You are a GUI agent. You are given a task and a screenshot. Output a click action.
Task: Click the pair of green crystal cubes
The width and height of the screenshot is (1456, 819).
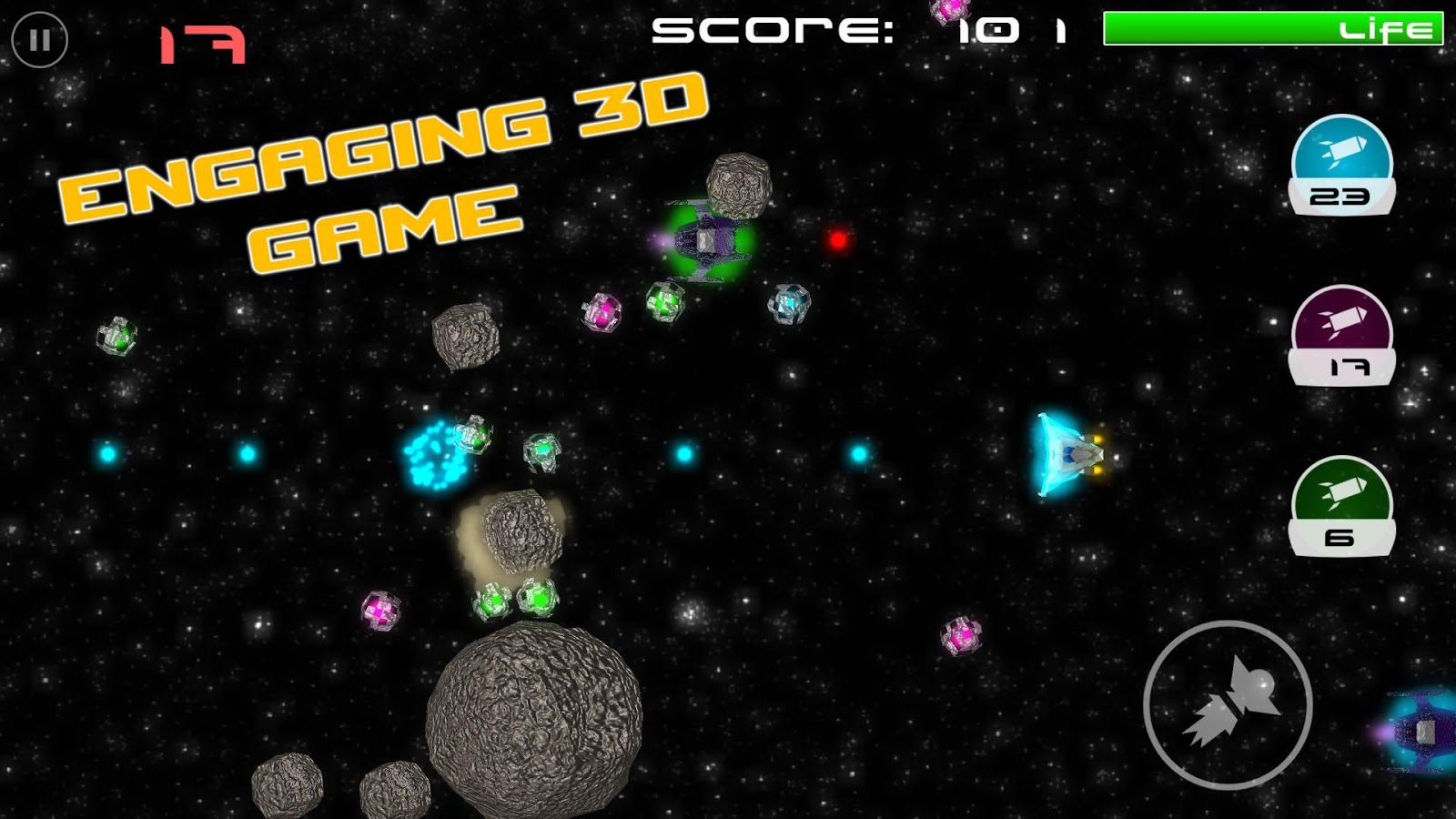pos(514,599)
